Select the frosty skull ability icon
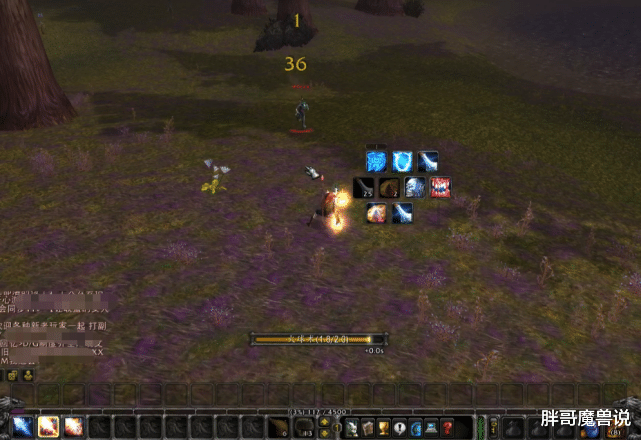Screen dimensions: 641x440 pyautogui.click(x=415, y=187)
